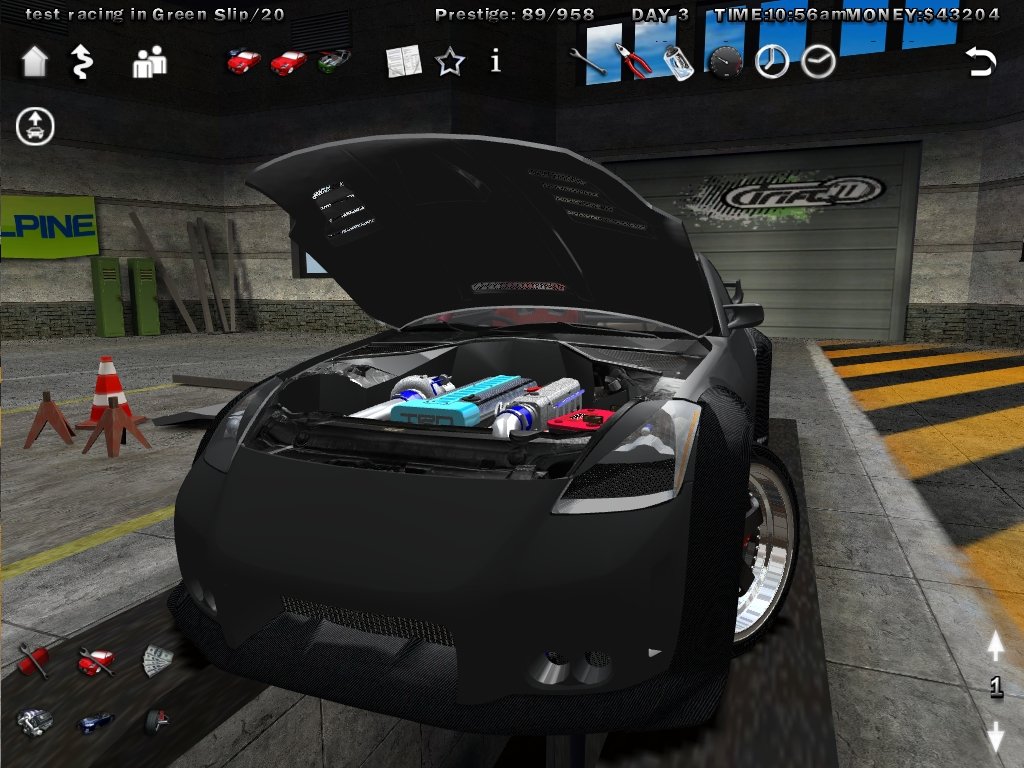Go to the garage home icon
This screenshot has height=768, width=1024.
(x=35, y=62)
